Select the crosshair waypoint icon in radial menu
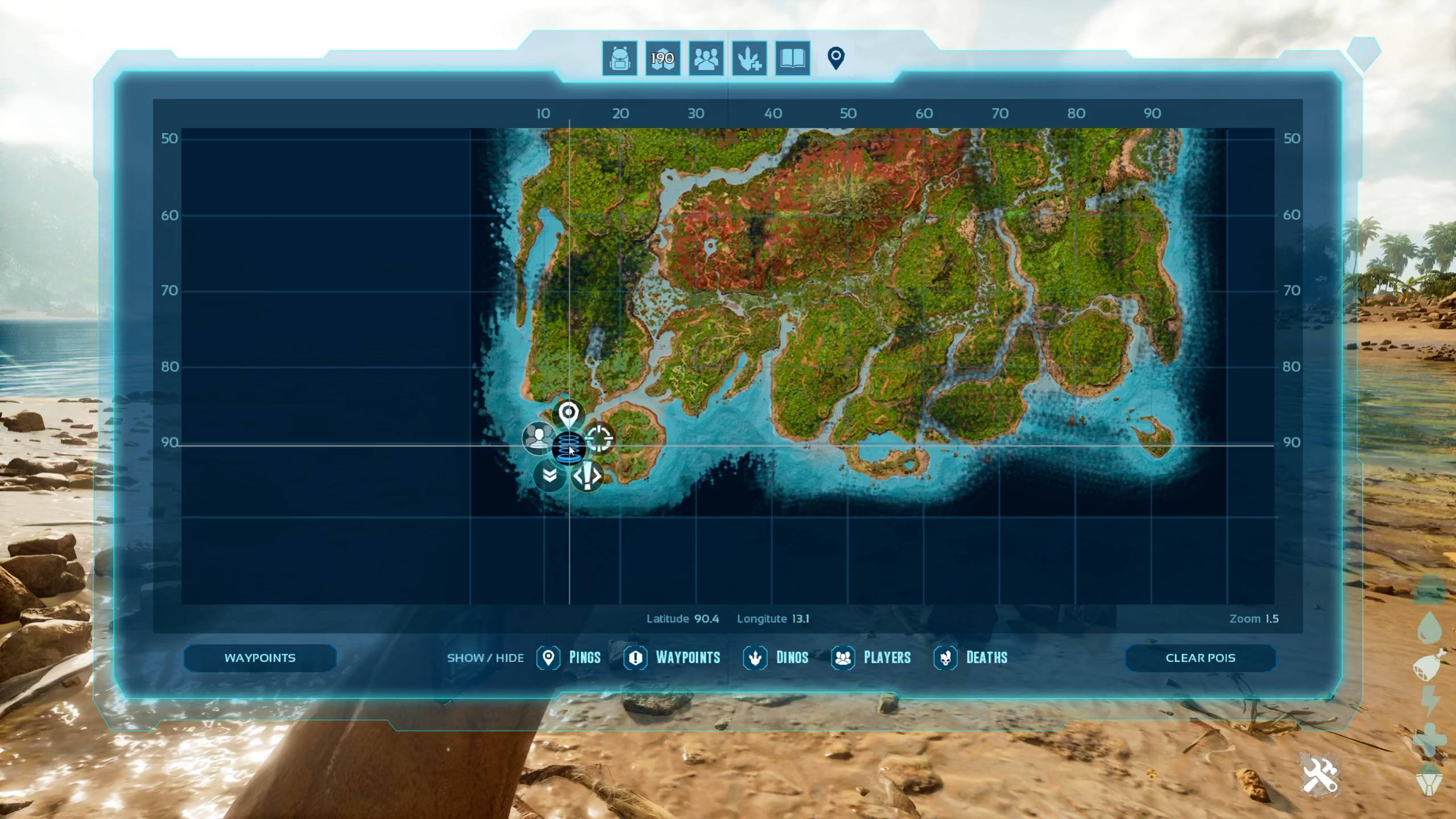The width and height of the screenshot is (1456, 819). pyautogui.click(x=601, y=439)
